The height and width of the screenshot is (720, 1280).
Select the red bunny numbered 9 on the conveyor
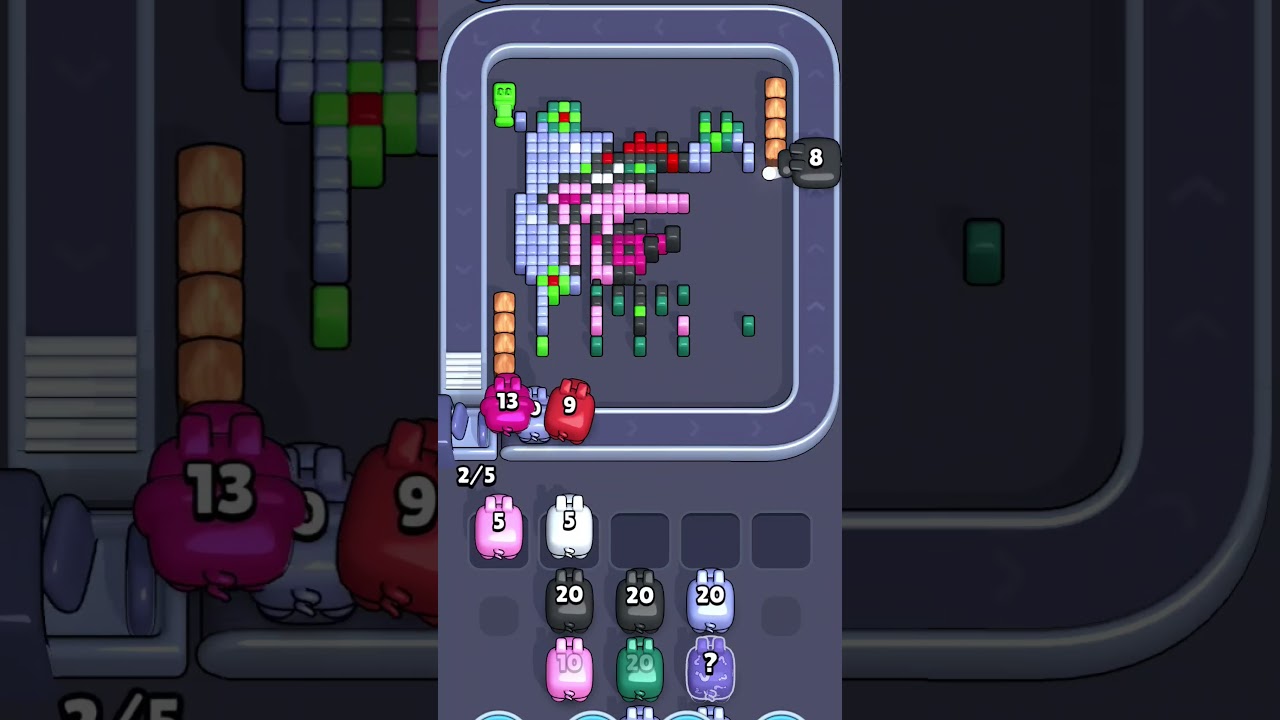click(x=568, y=406)
